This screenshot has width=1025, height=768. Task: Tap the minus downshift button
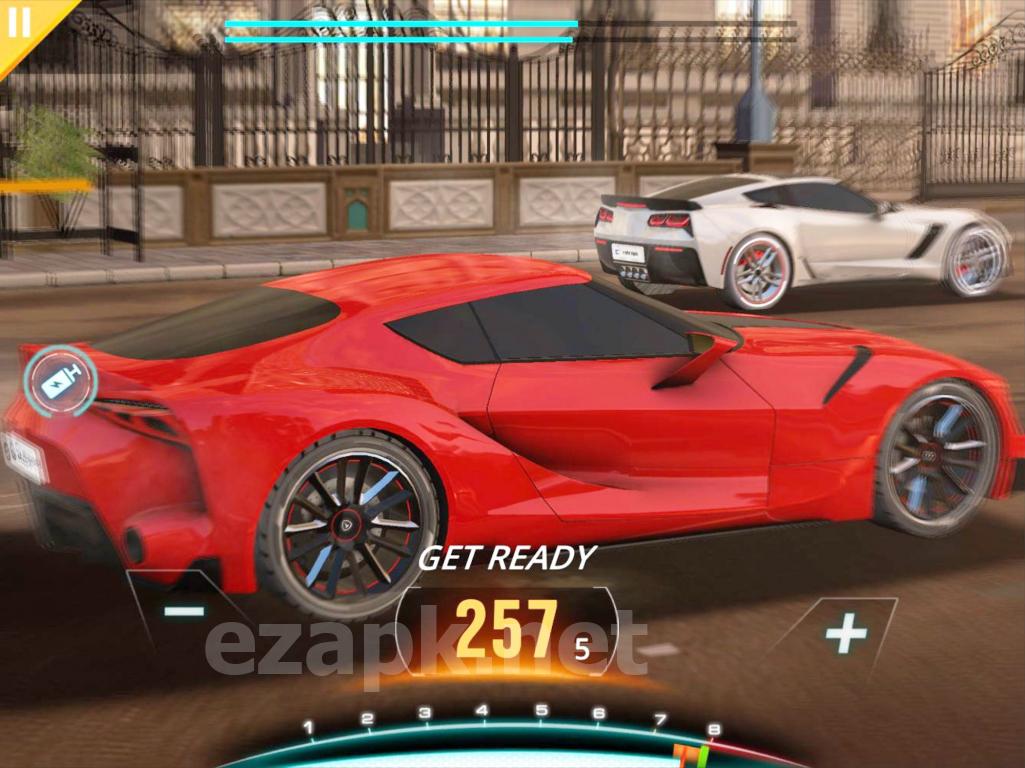point(185,610)
